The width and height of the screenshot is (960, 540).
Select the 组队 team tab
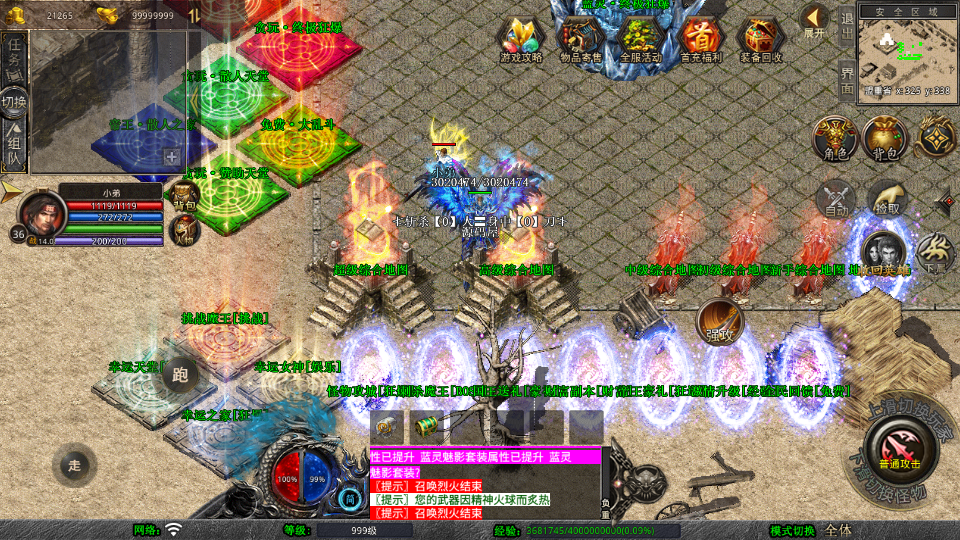[x=14, y=146]
